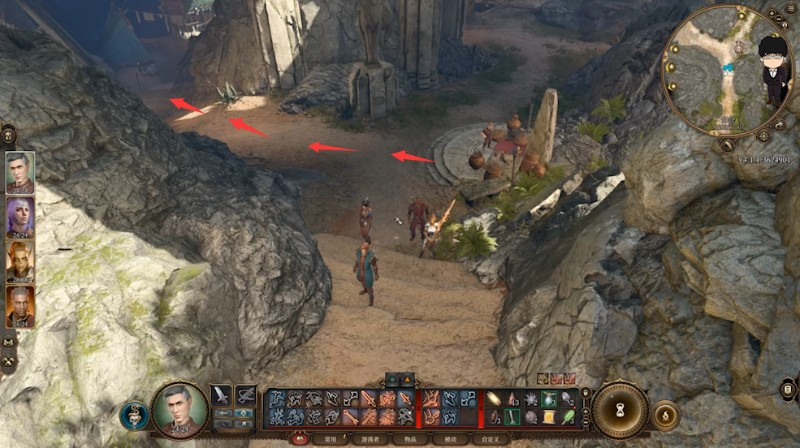800x448 pixels.
Task: Switch to the 常用 hotbar tab
Action: [330, 438]
